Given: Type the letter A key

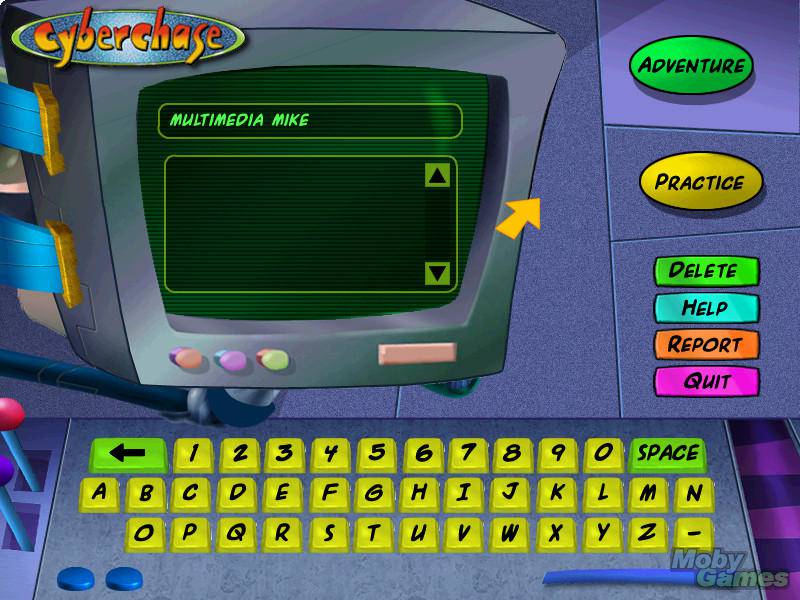Looking at the screenshot, I should coord(99,492).
